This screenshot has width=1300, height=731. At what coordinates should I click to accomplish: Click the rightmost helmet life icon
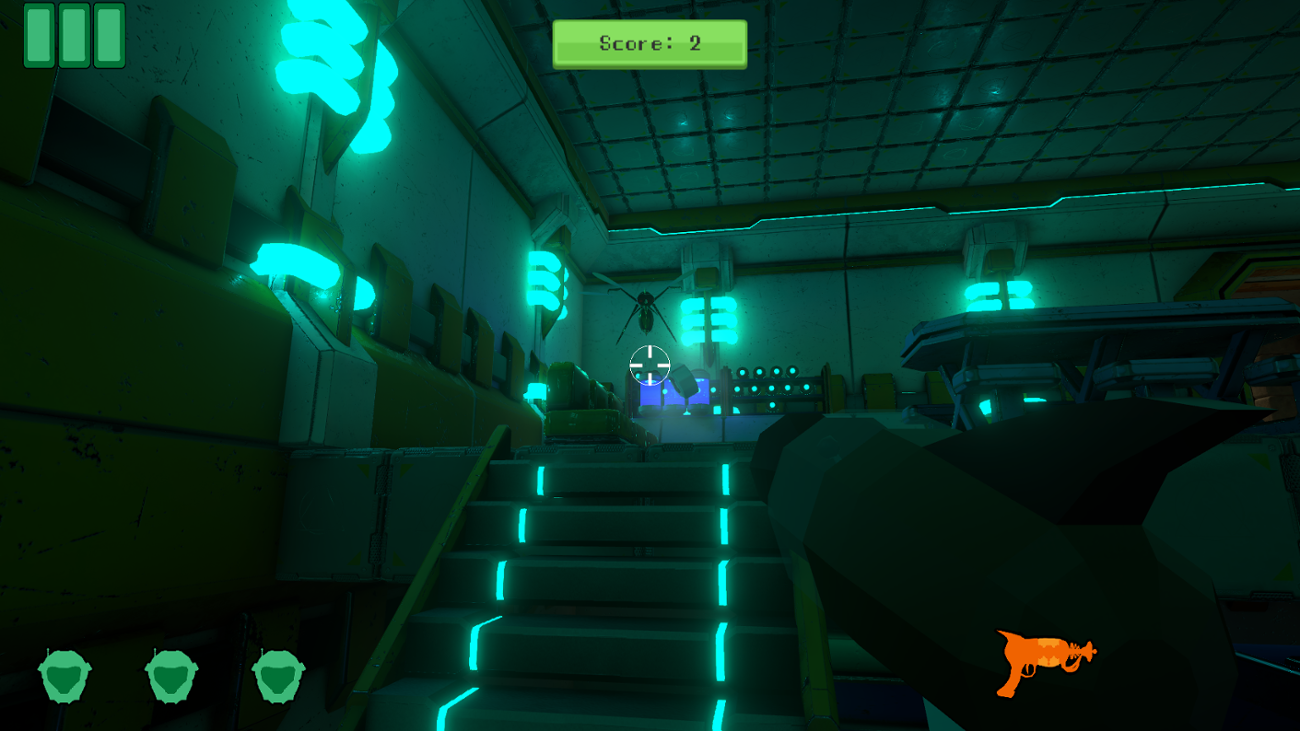(x=275, y=676)
